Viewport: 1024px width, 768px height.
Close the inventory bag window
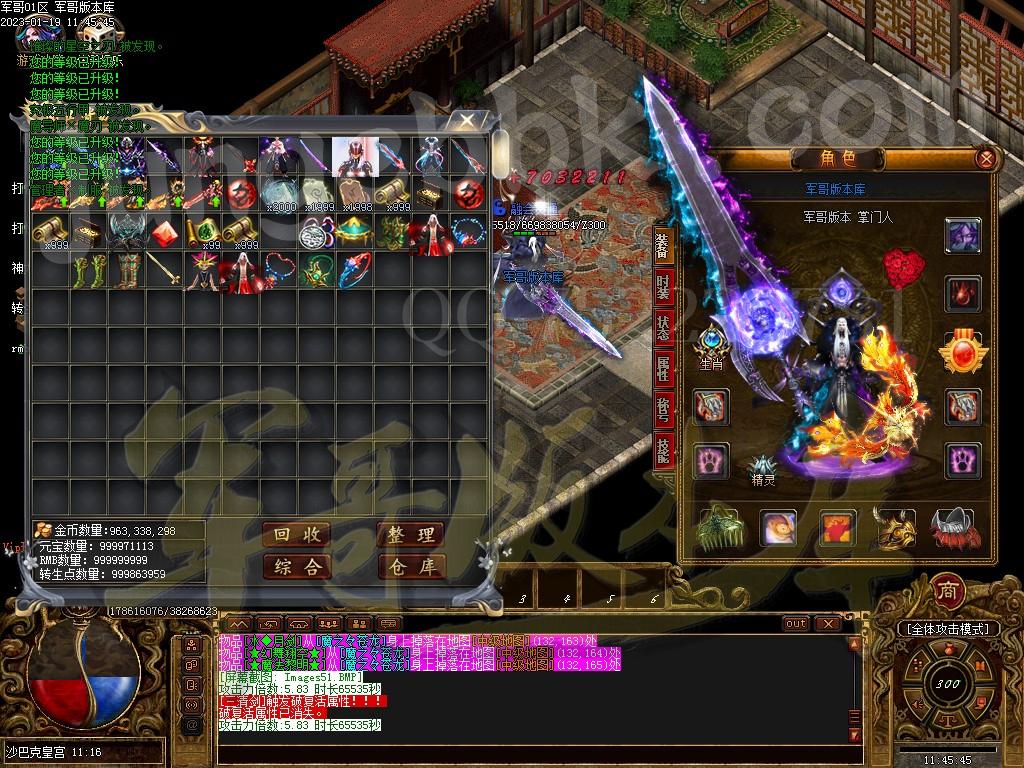pyautogui.click(x=465, y=122)
